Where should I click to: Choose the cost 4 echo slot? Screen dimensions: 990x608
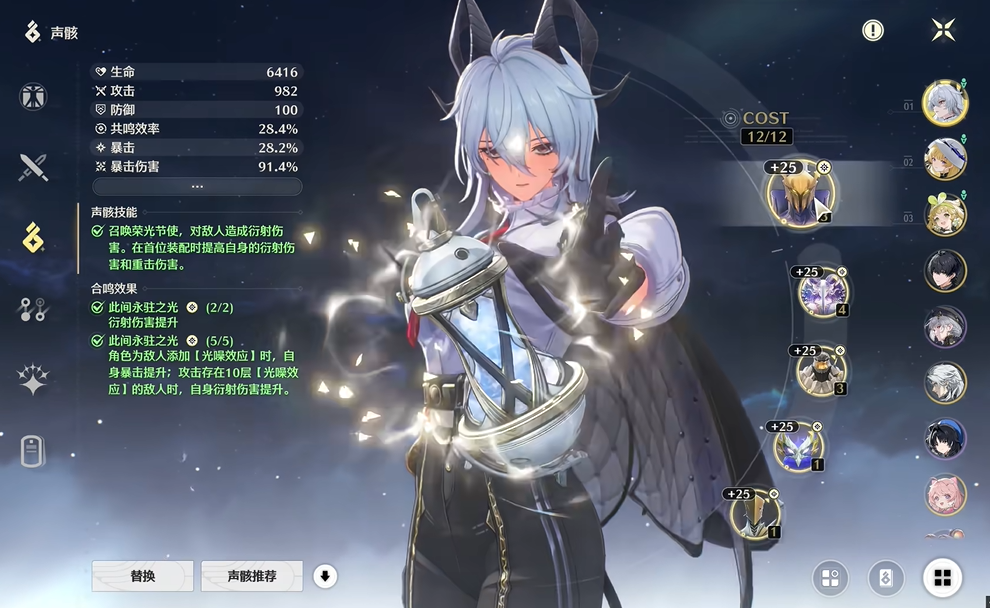[823, 292]
